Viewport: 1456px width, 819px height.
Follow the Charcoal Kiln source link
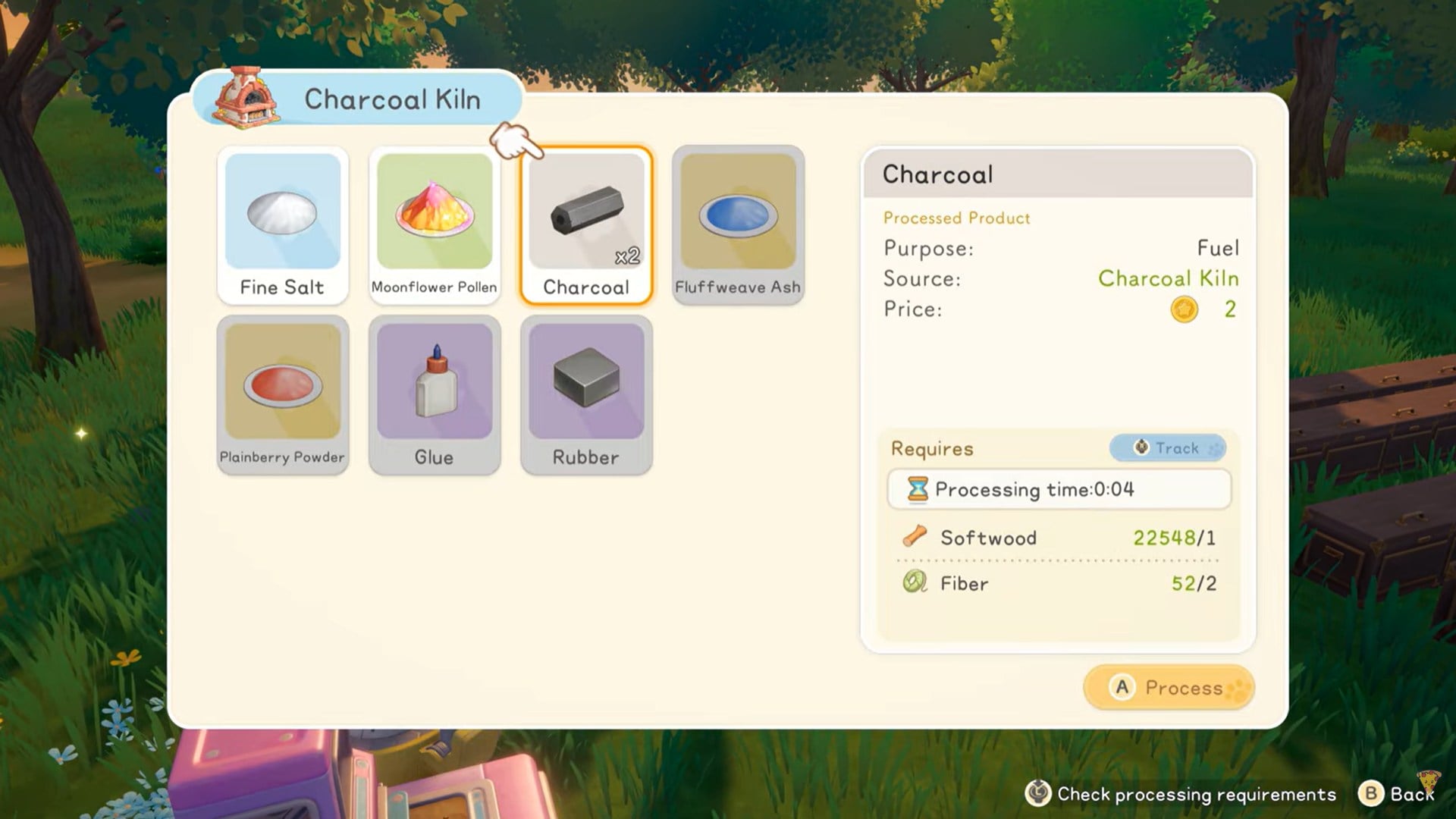tap(1168, 279)
